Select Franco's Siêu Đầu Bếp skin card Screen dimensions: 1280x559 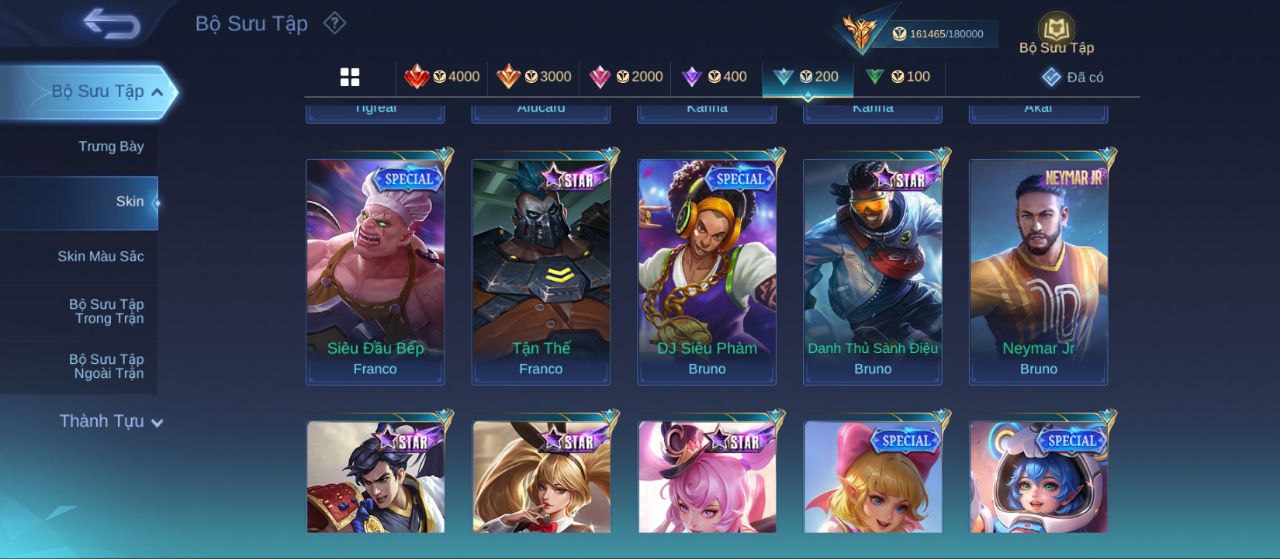(375, 271)
